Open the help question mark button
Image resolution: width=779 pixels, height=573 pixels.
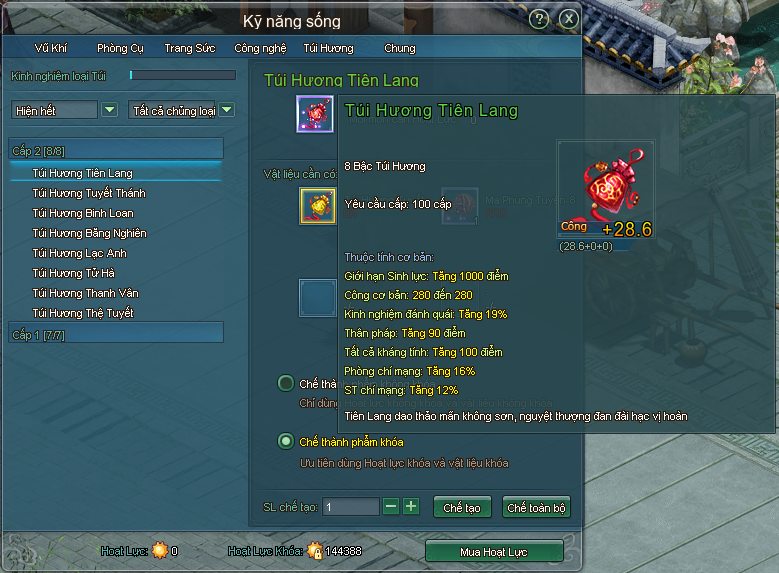click(539, 19)
